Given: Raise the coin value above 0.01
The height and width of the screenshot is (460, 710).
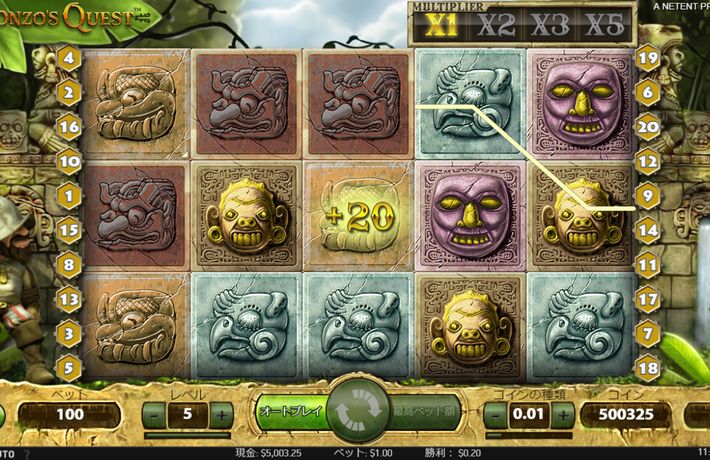Looking at the screenshot, I should point(559,414).
